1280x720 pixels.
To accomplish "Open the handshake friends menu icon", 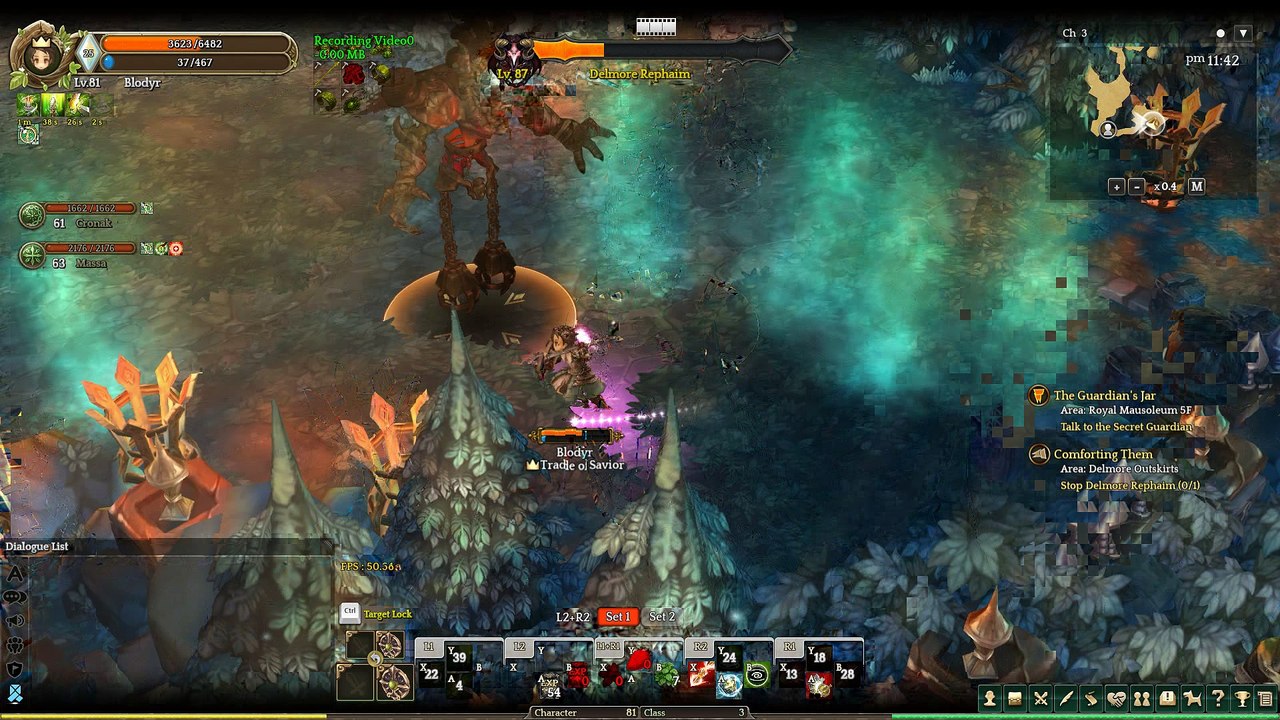I will 1117,699.
